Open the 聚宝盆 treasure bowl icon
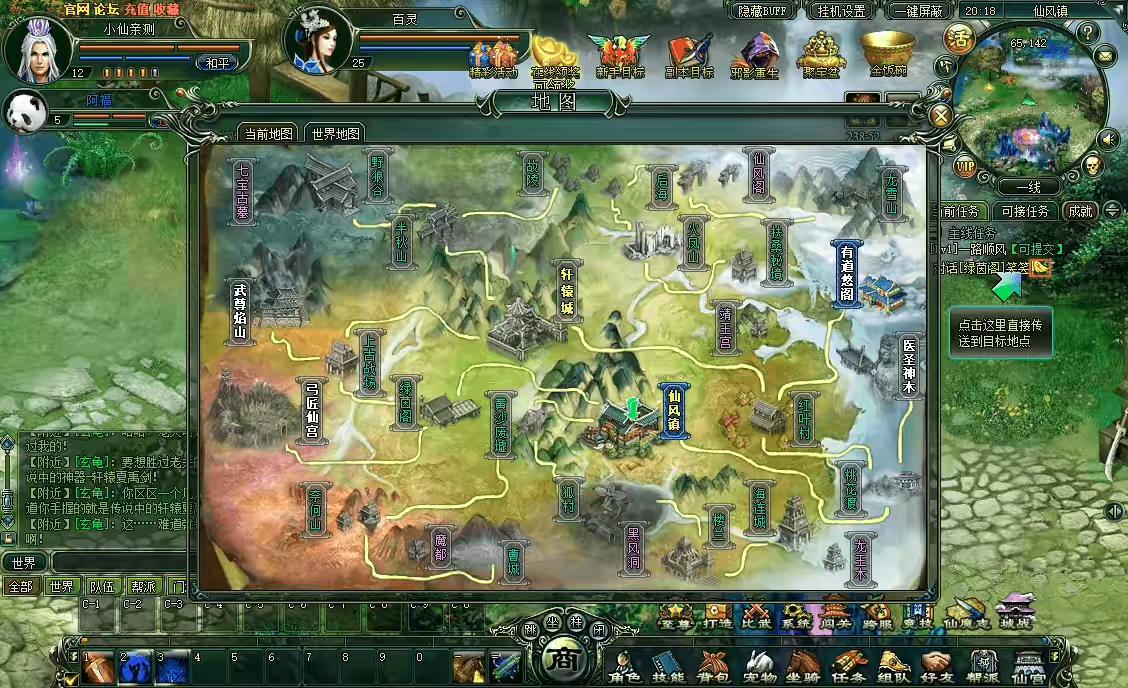 click(x=824, y=53)
